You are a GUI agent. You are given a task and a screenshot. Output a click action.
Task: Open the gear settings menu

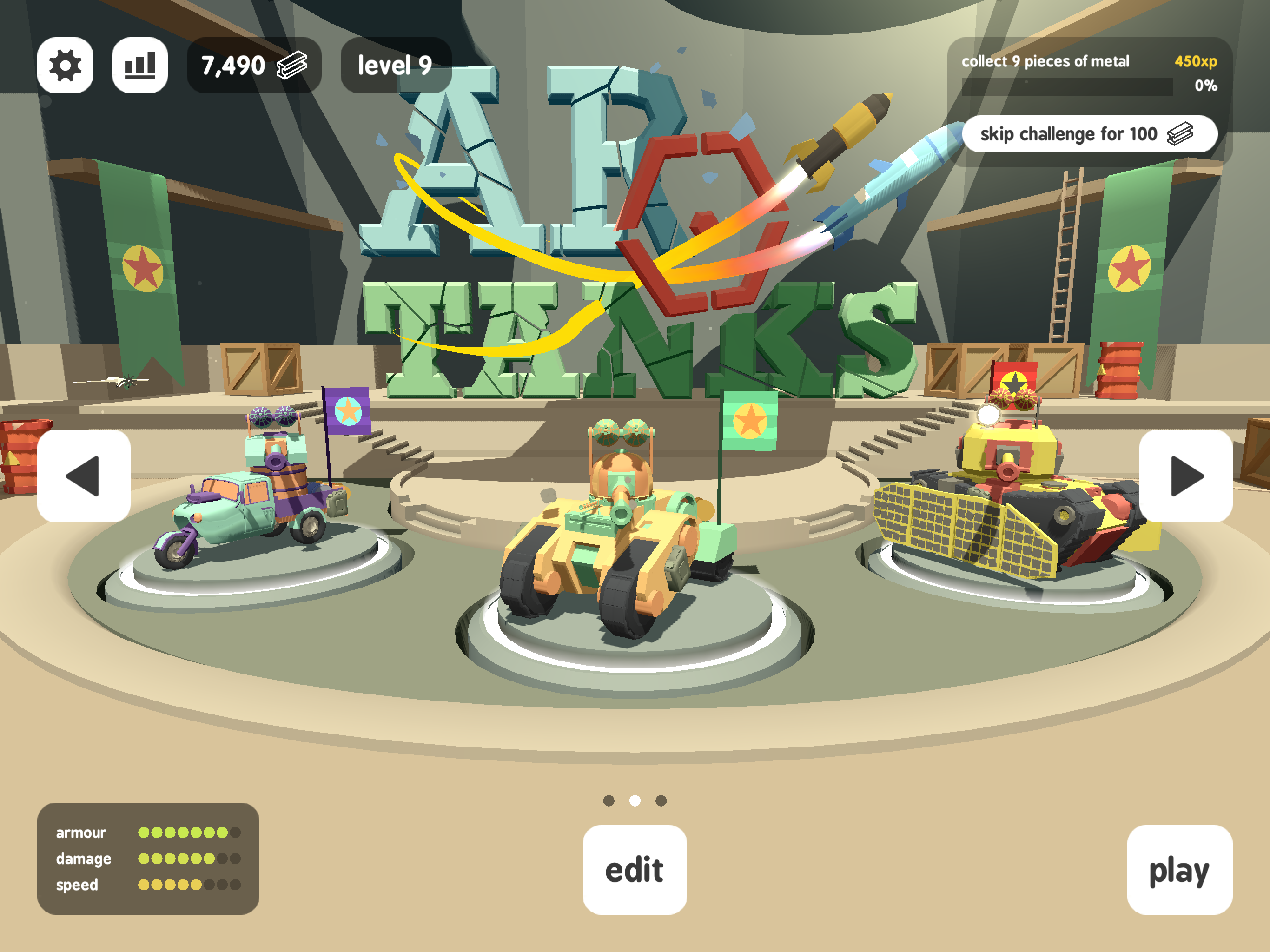tap(66, 66)
